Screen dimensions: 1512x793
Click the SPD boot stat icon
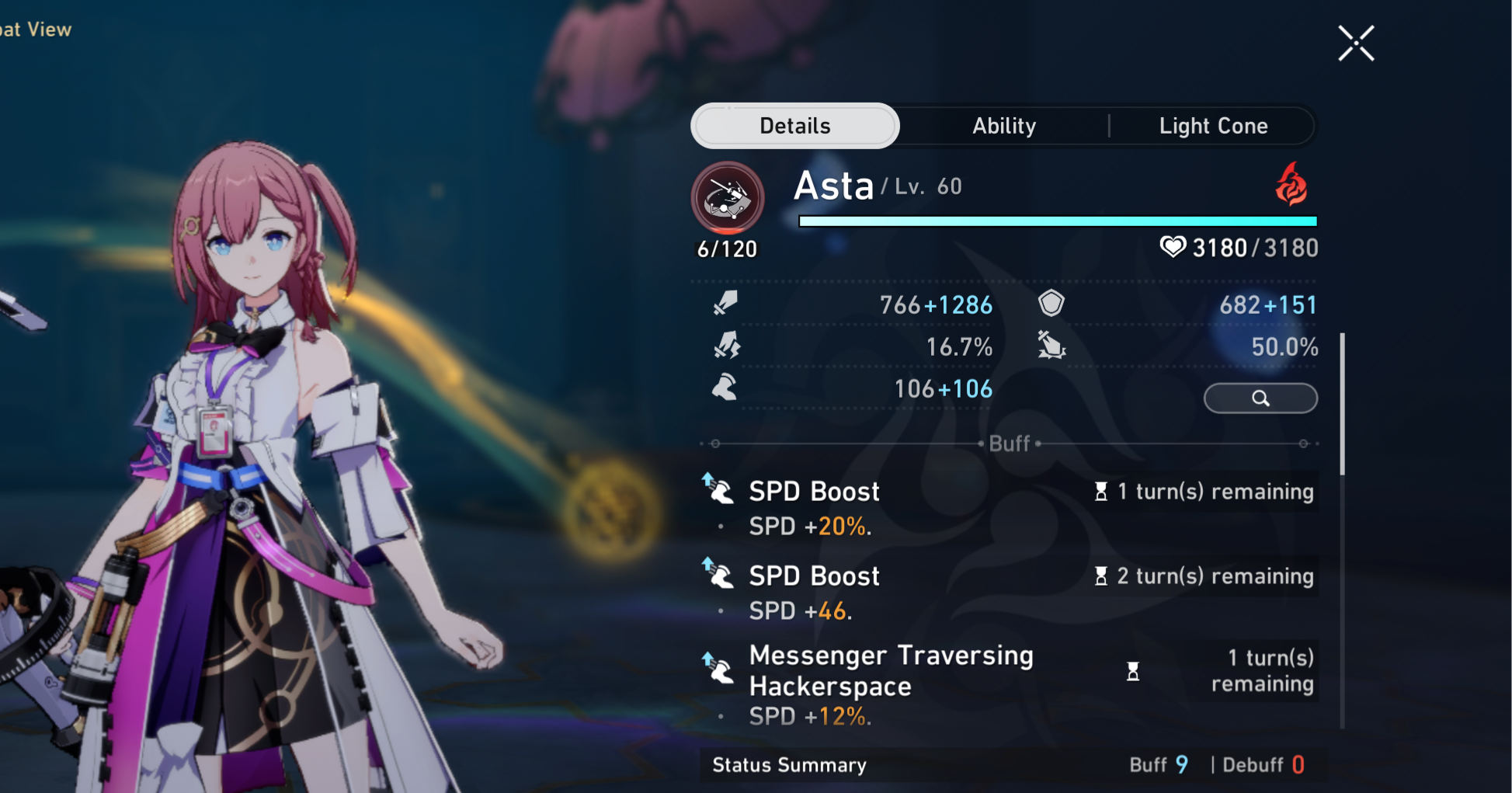point(725,388)
